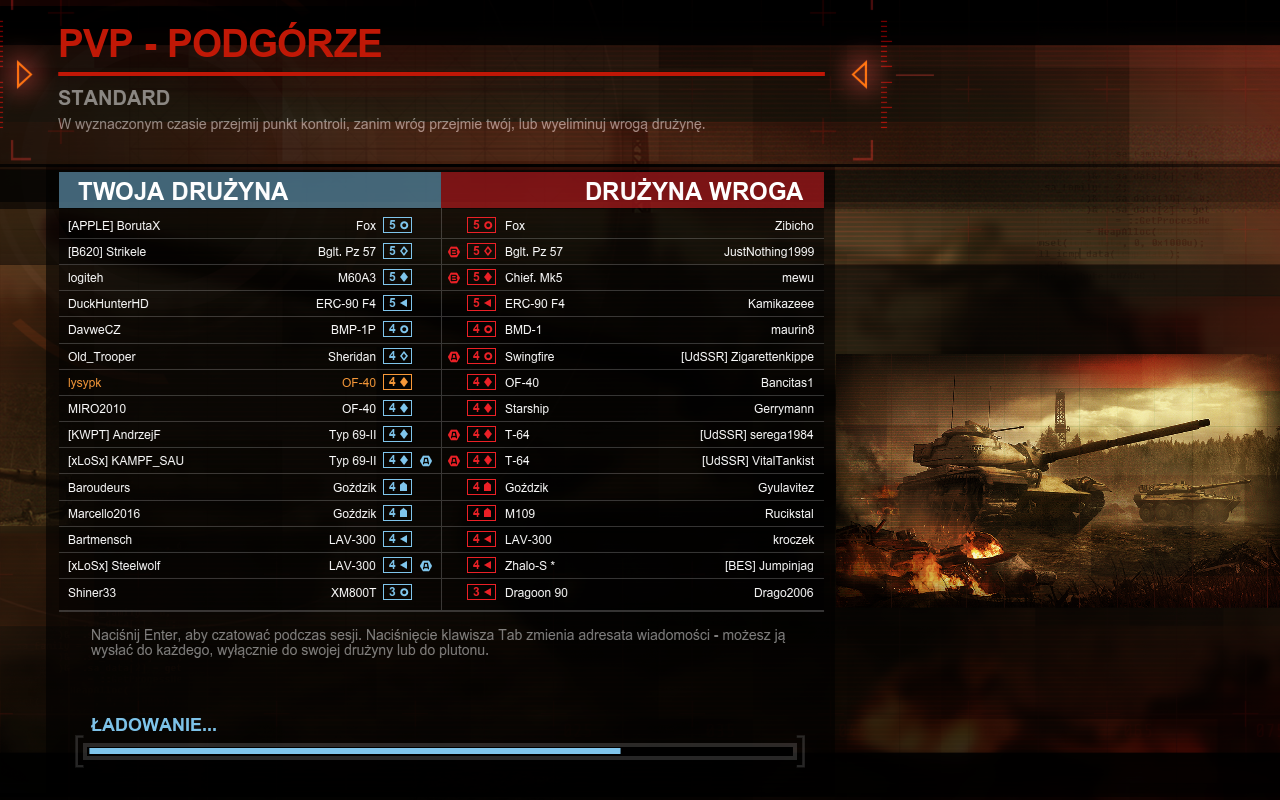The image size is (1280, 800).
Task: Click the Twoja Drużyna team header
Action: click(x=250, y=191)
